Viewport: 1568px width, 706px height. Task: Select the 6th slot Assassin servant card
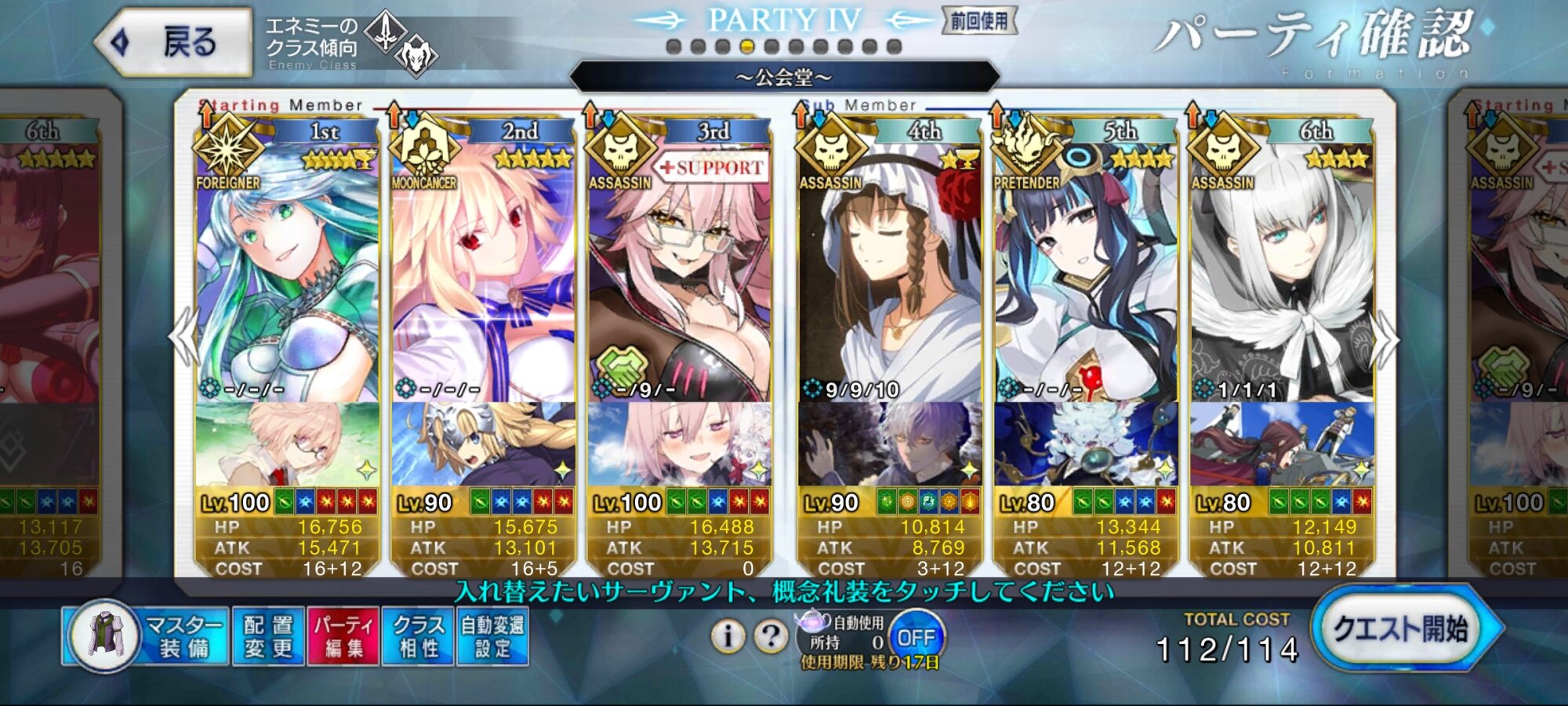coord(1282,275)
